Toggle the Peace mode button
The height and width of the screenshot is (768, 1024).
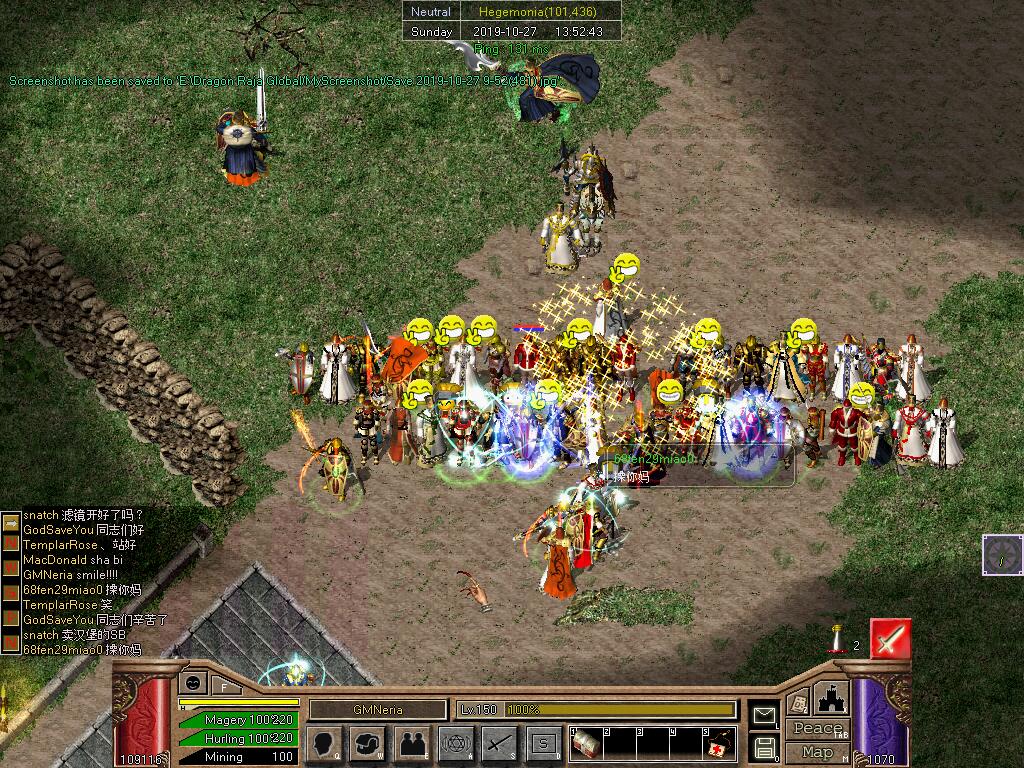[x=818, y=729]
